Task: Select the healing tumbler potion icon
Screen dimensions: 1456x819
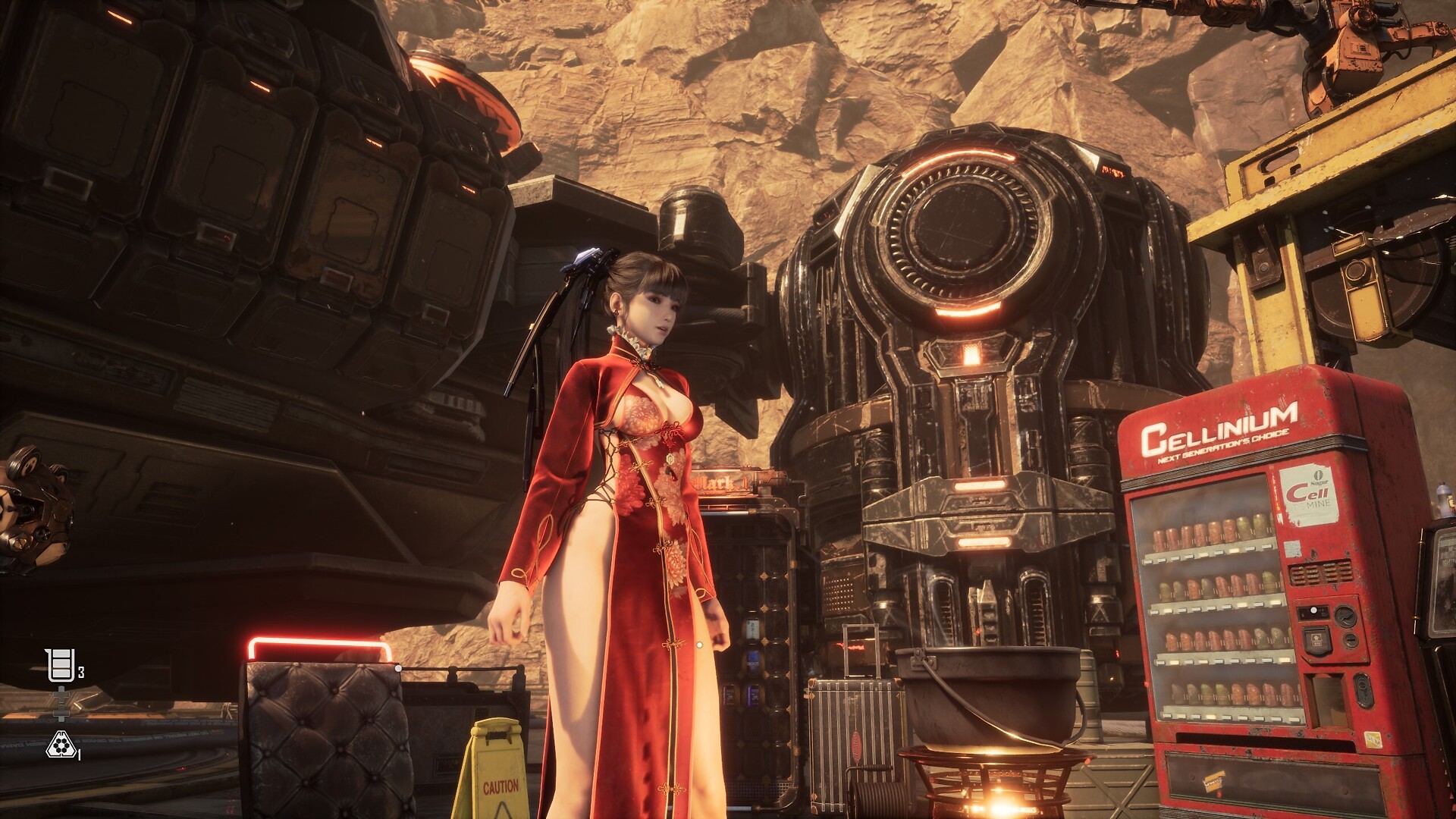Action: tap(60, 666)
